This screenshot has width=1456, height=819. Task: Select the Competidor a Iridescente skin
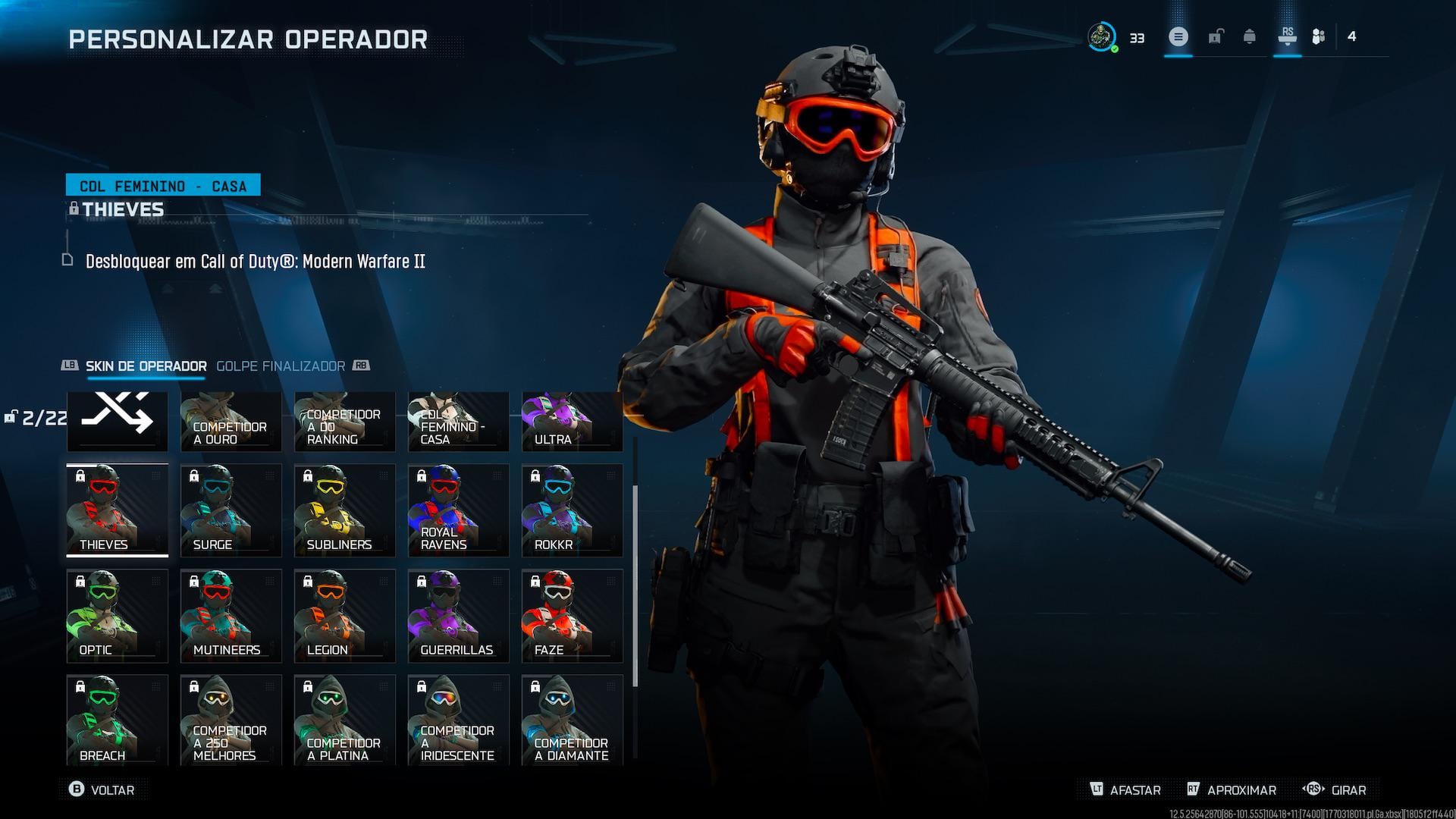pos(459,719)
